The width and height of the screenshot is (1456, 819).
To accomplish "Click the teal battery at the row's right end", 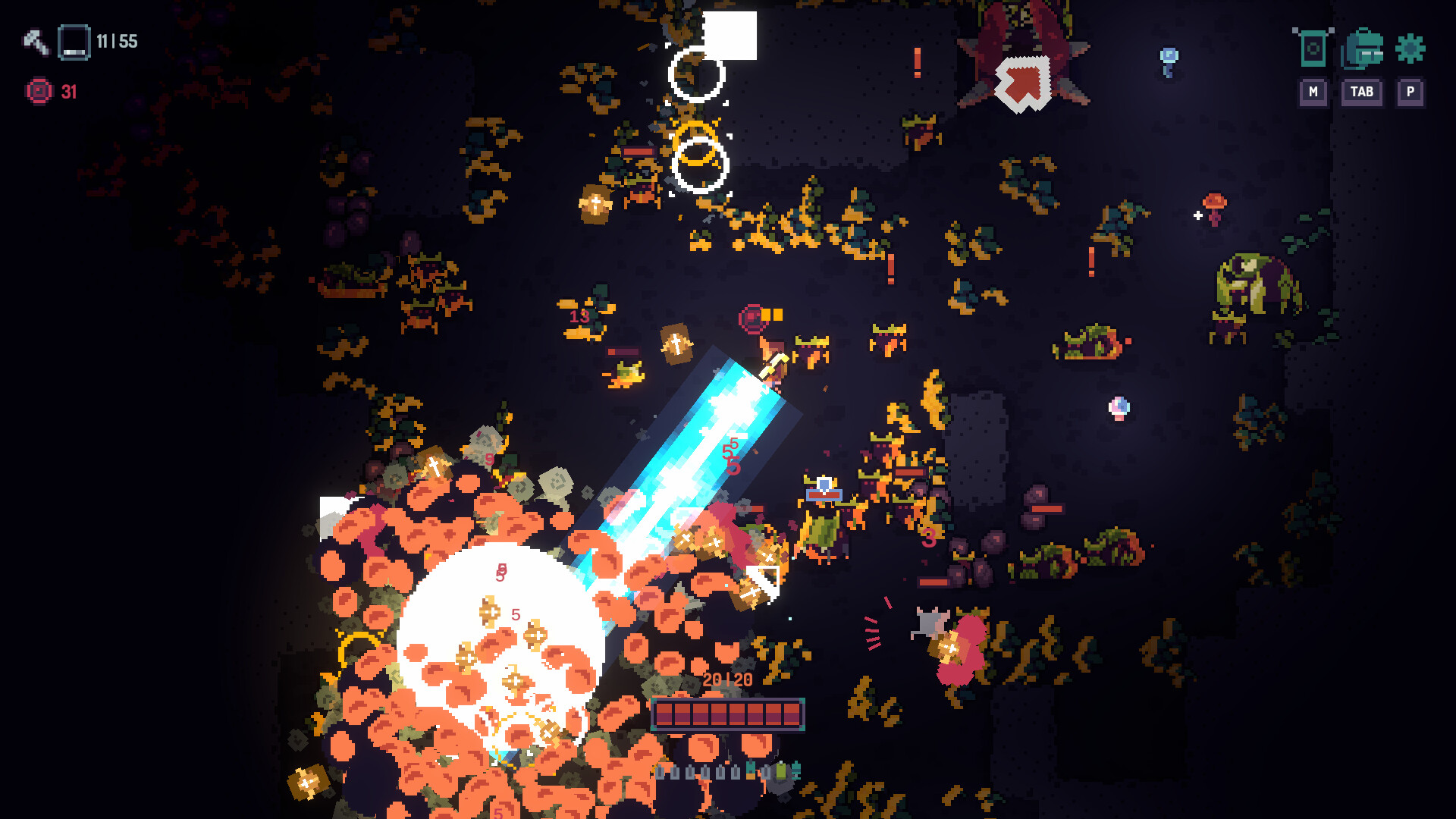I will [x=795, y=772].
